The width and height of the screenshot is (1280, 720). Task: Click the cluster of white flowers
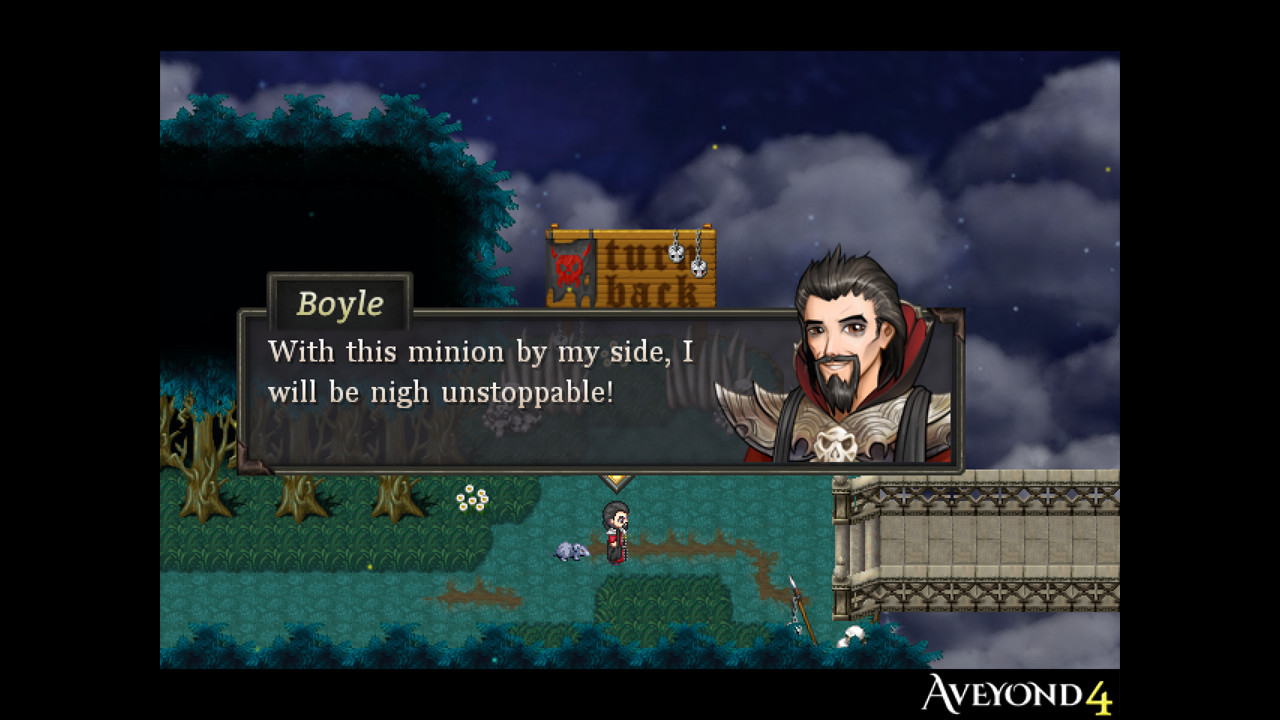tap(473, 497)
